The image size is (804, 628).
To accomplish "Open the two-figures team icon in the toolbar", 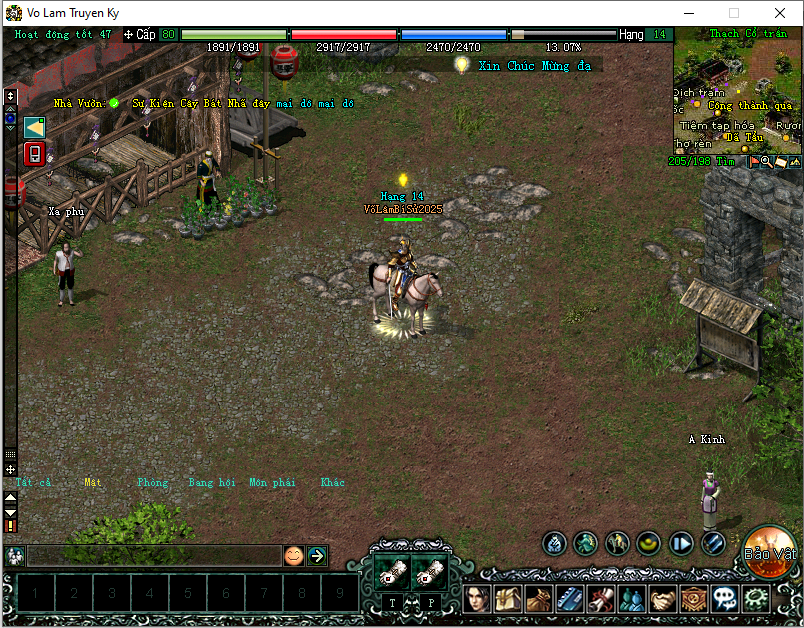I will point(632,600).
